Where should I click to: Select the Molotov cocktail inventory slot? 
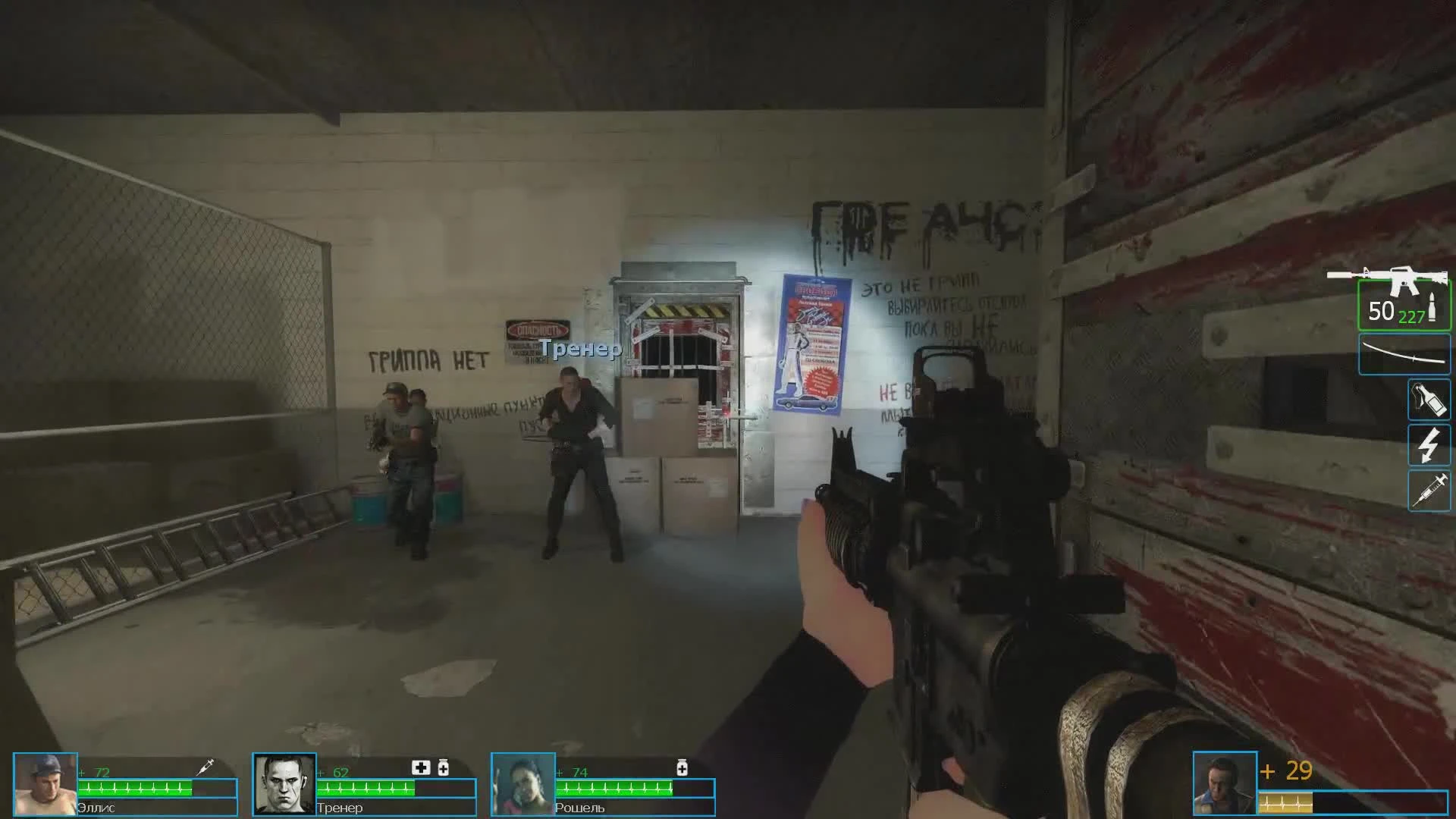[1429, 400]
